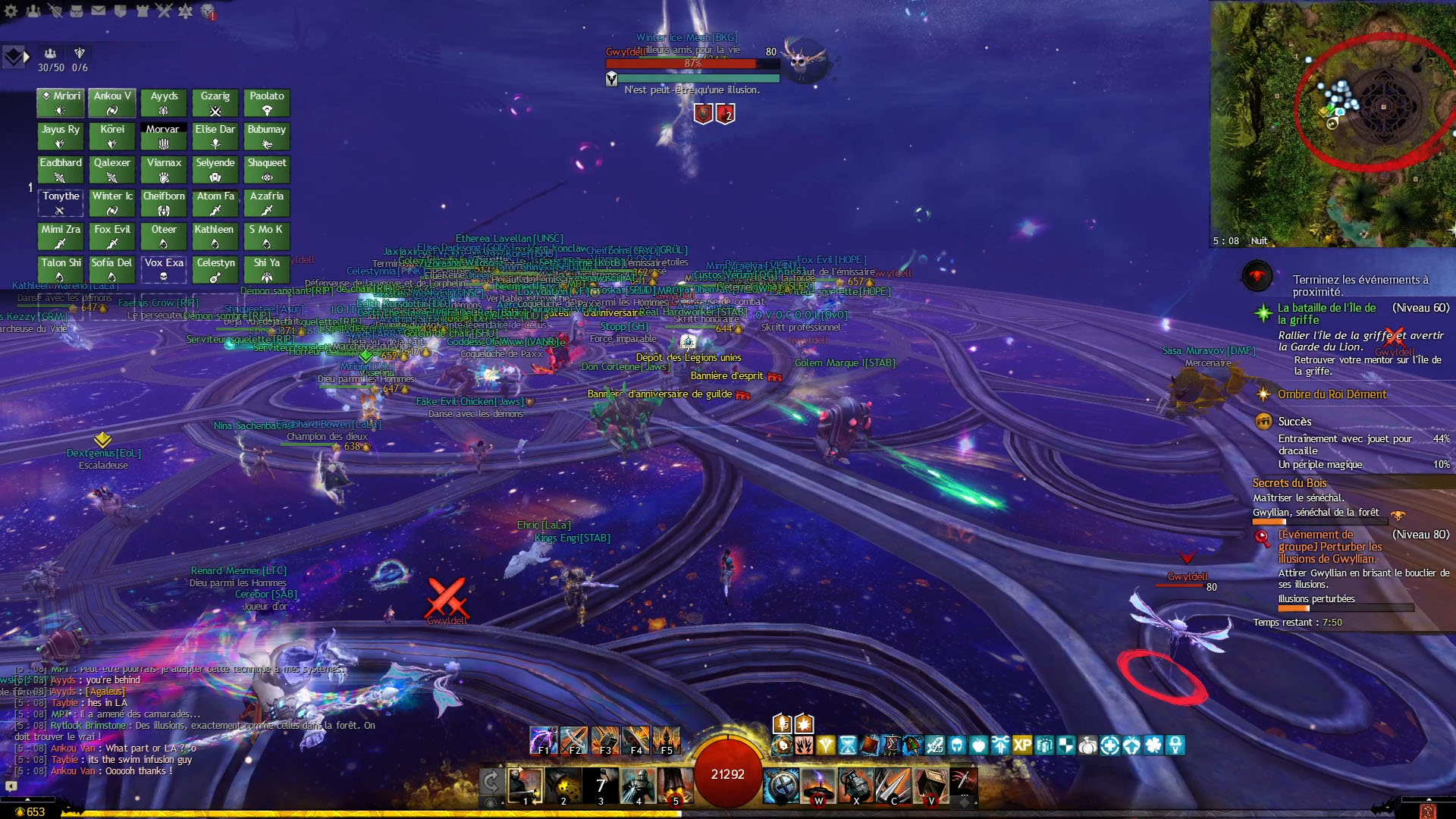Open the crossed-swords PvP menu icon

click(164, 11)
